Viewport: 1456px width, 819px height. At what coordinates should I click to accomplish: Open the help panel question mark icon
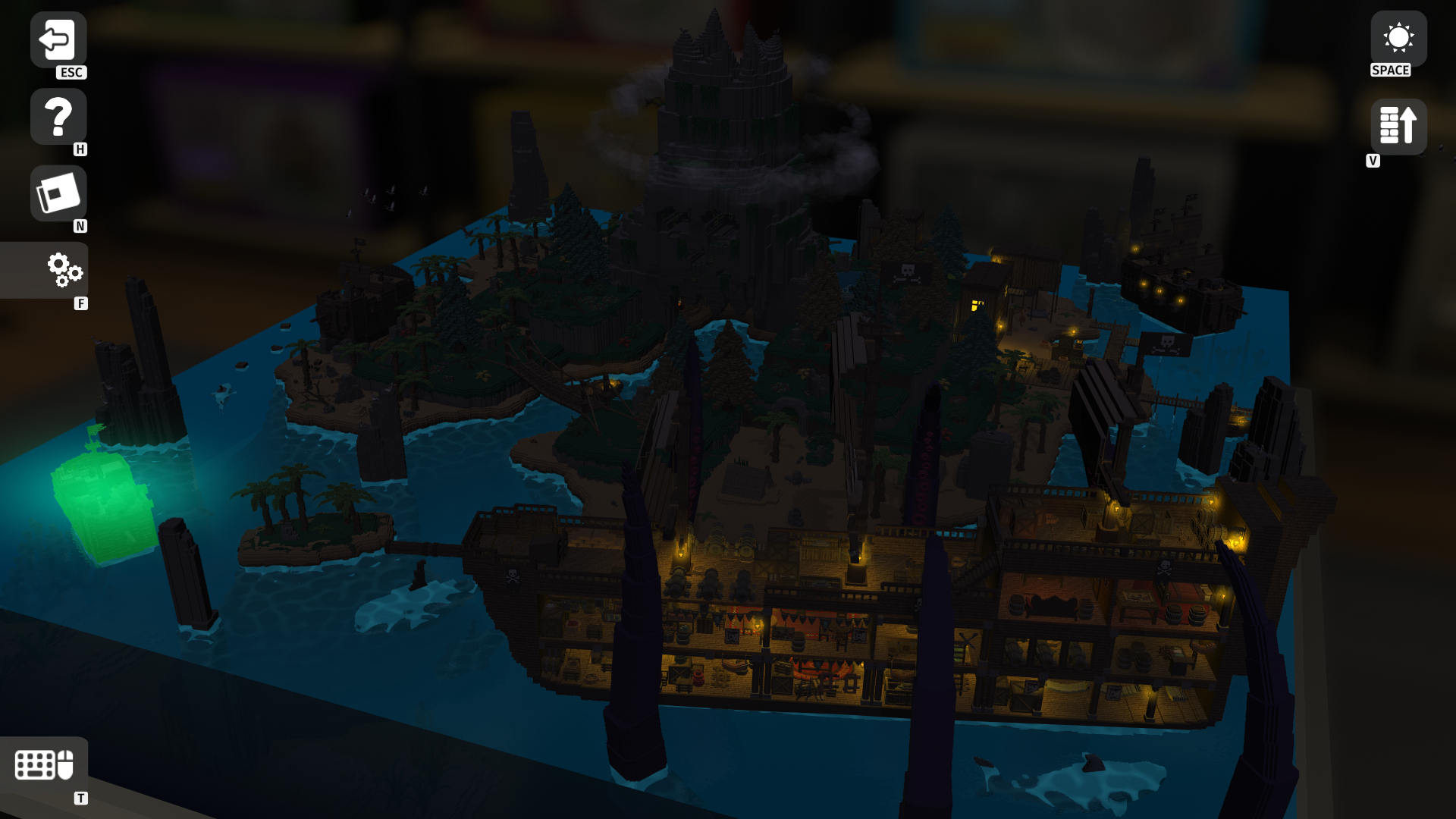(x=58, y=116)
